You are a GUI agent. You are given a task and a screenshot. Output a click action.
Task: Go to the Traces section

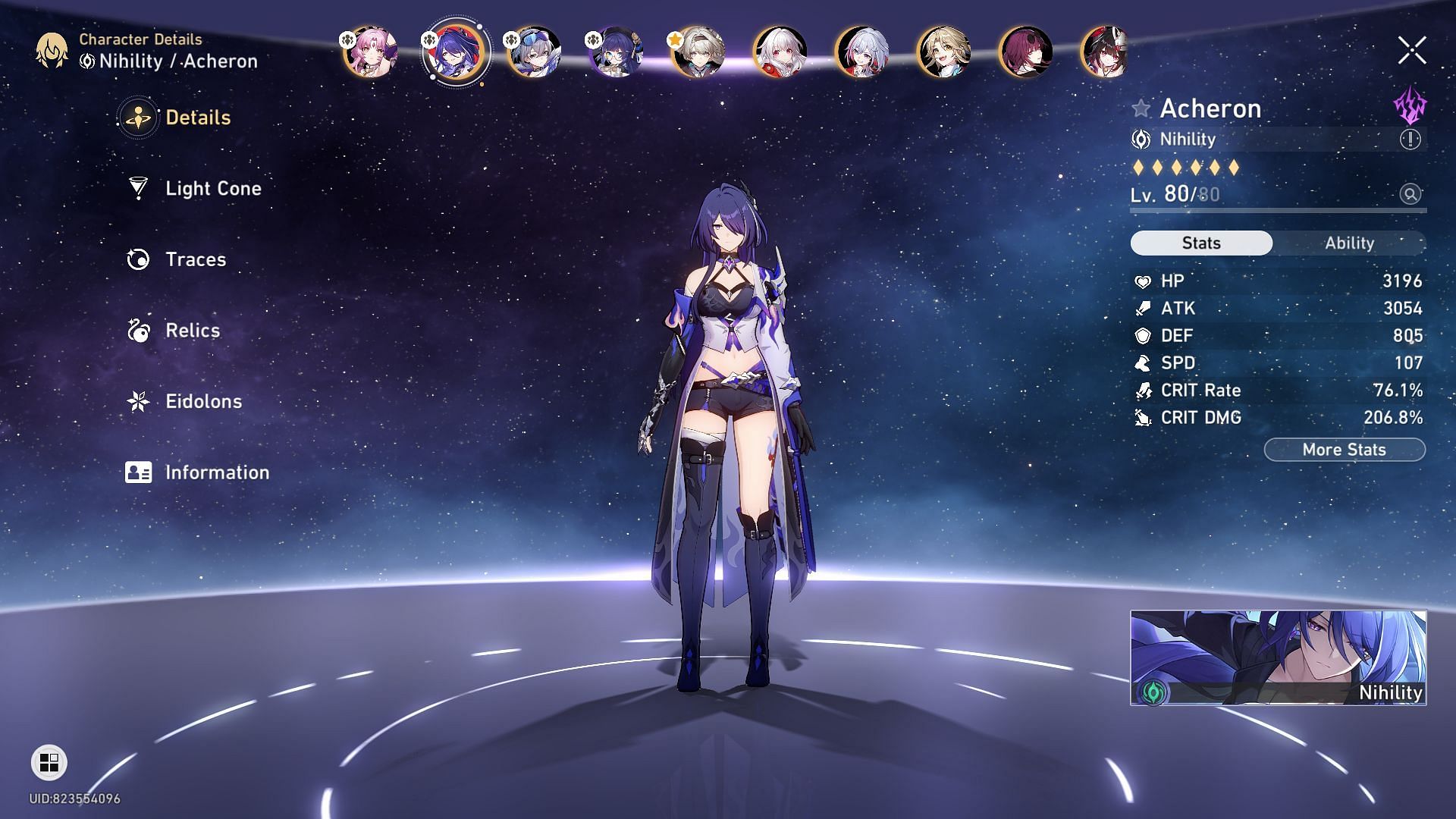point(195,259)
